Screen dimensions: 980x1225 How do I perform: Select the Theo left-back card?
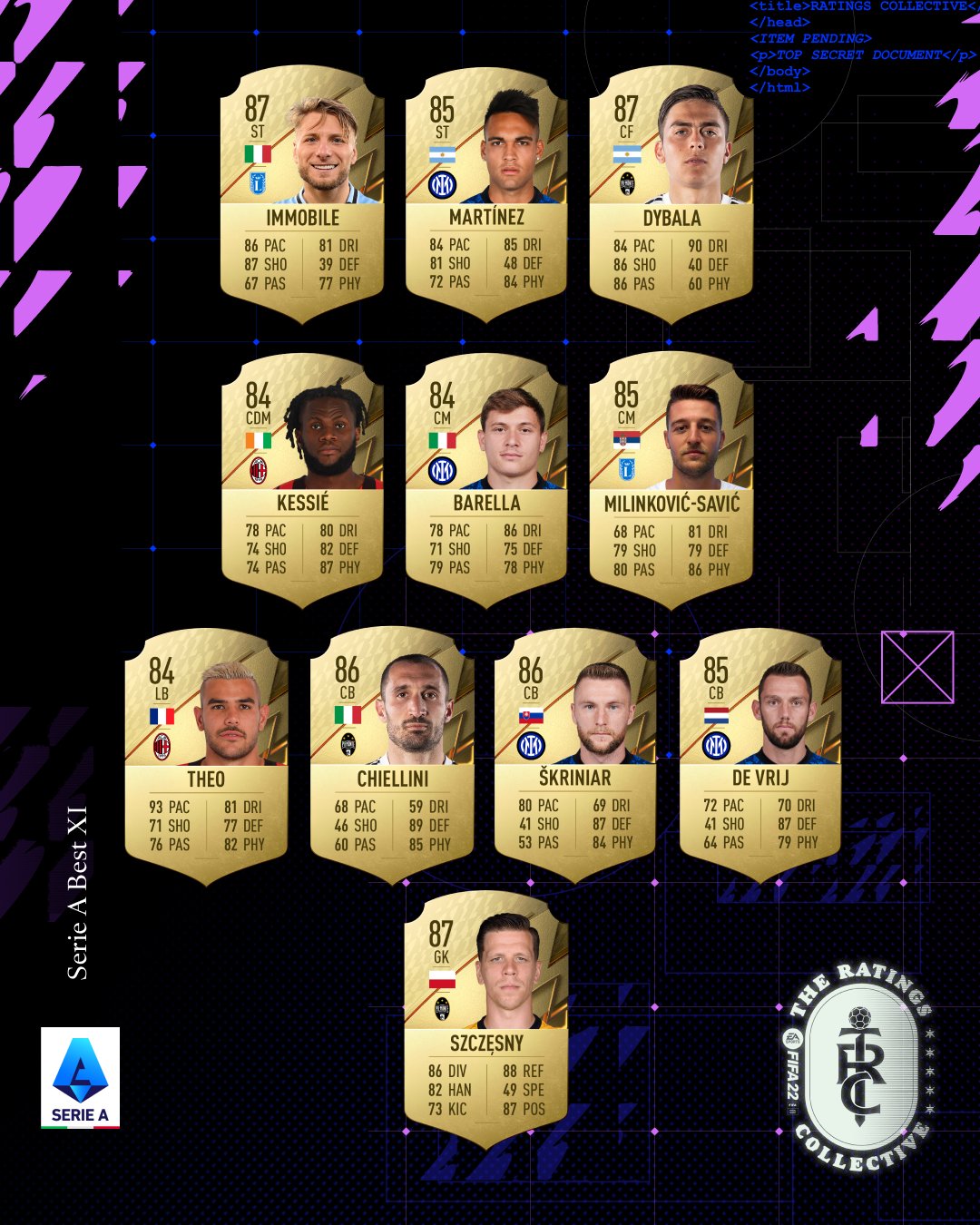206,756
